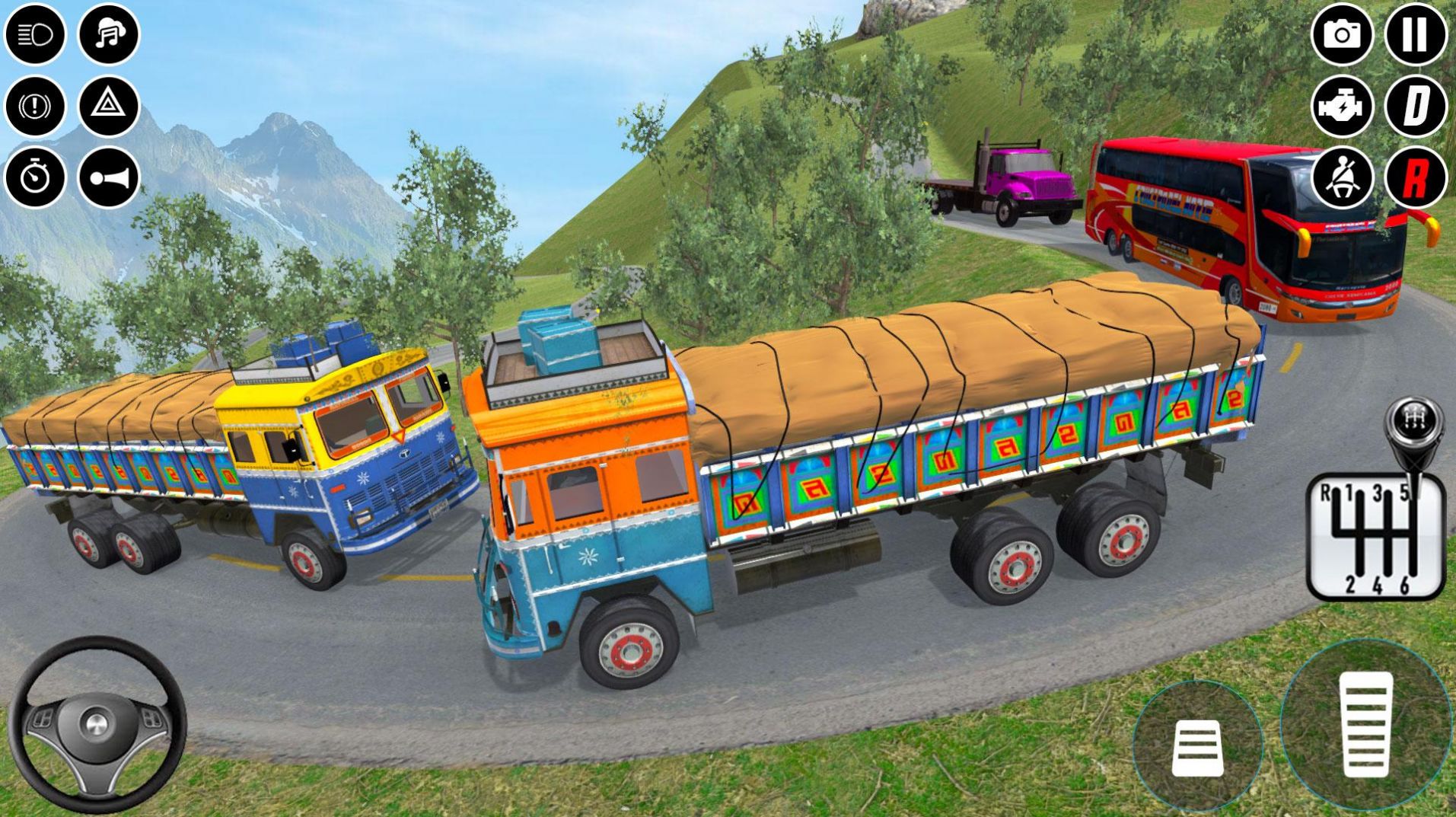
Task: Click the steering wheel control
Action: point(97,726)
